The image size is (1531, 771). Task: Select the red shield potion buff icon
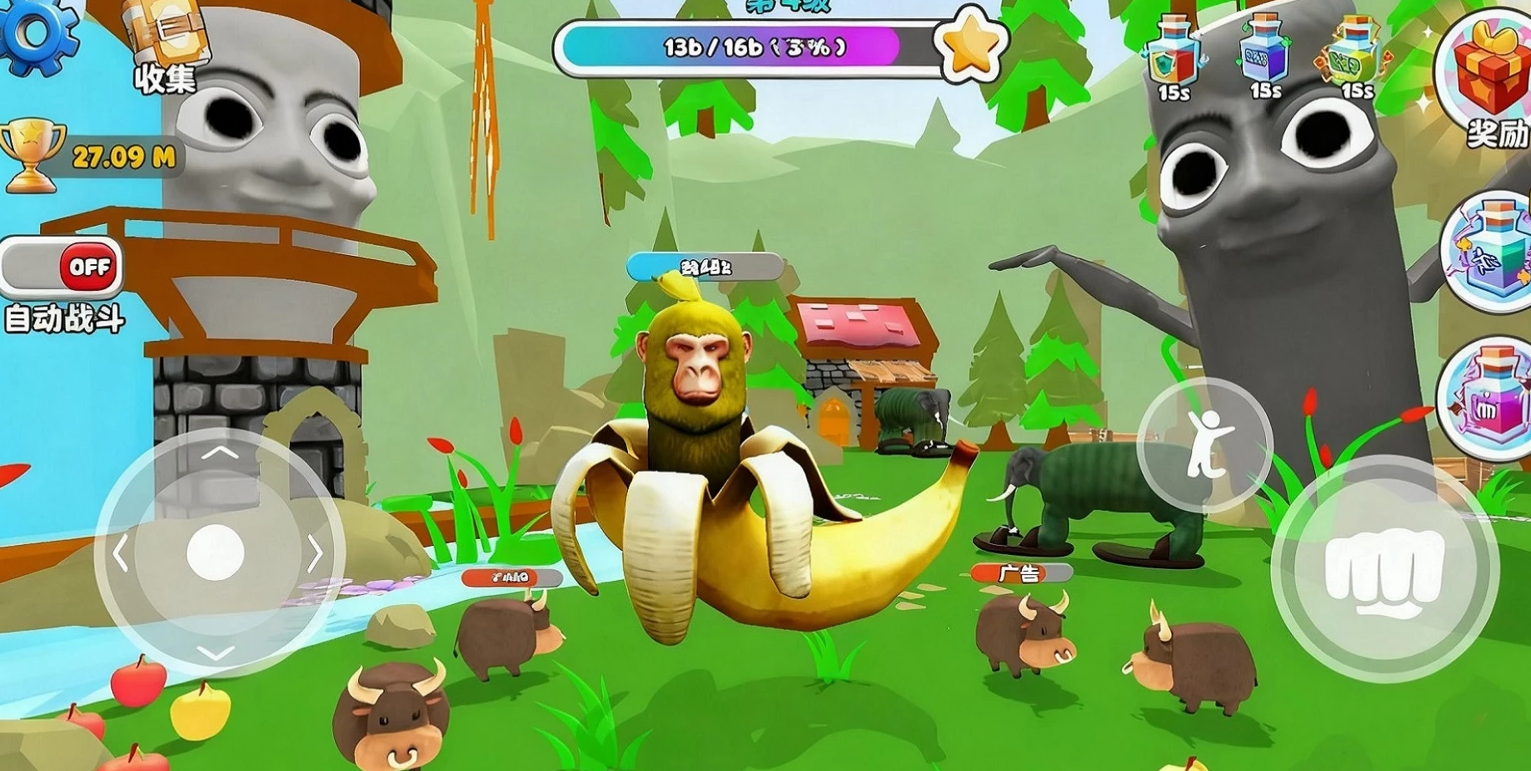pos(1173,52)
